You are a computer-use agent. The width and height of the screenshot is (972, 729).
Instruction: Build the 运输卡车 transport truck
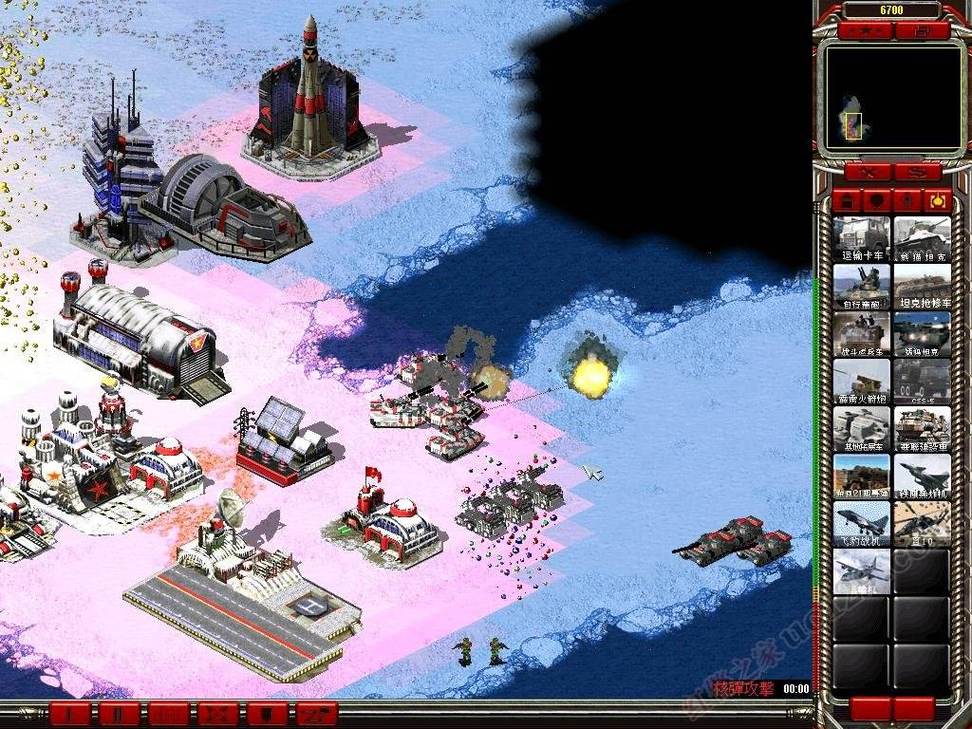862,238
